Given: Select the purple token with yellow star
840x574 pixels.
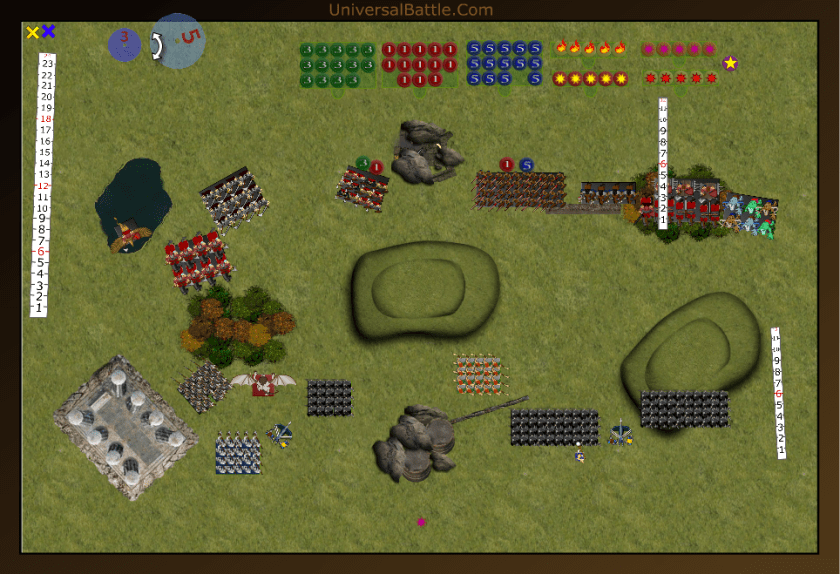Looking at the screenshot, I should pos(731,63).
